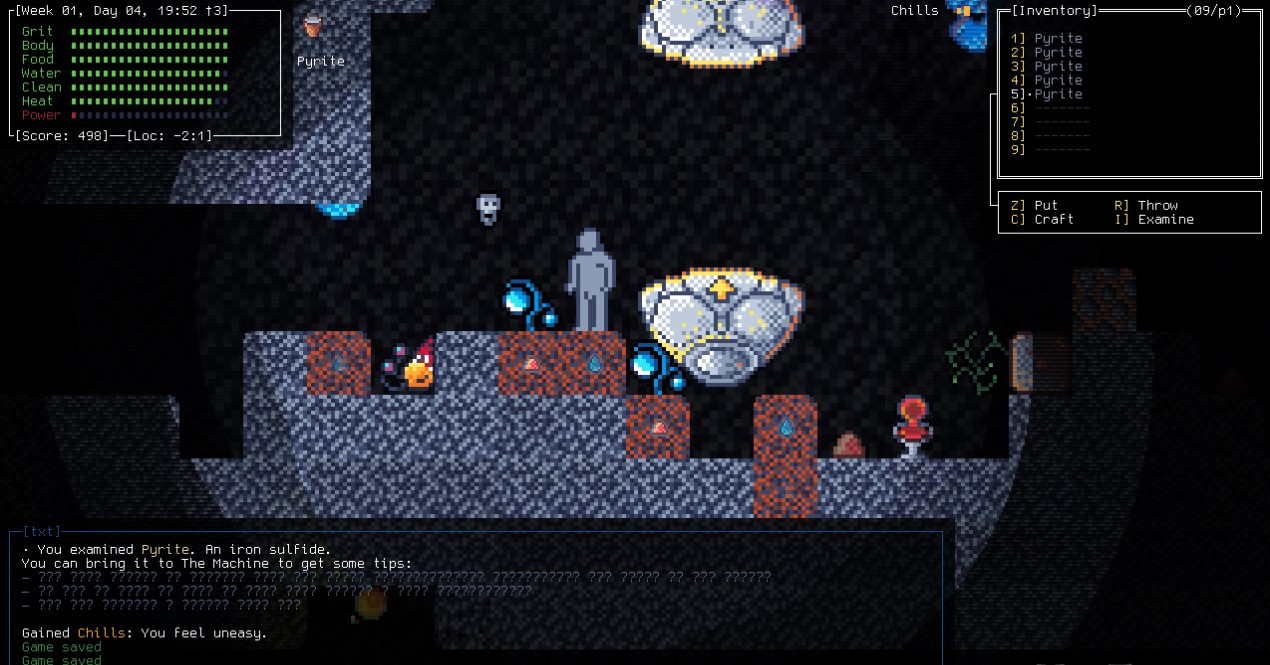Click the highlighted Pyrite in slot 5
The width and height of the screenshot is (1270, 665).
(1058, 94)
